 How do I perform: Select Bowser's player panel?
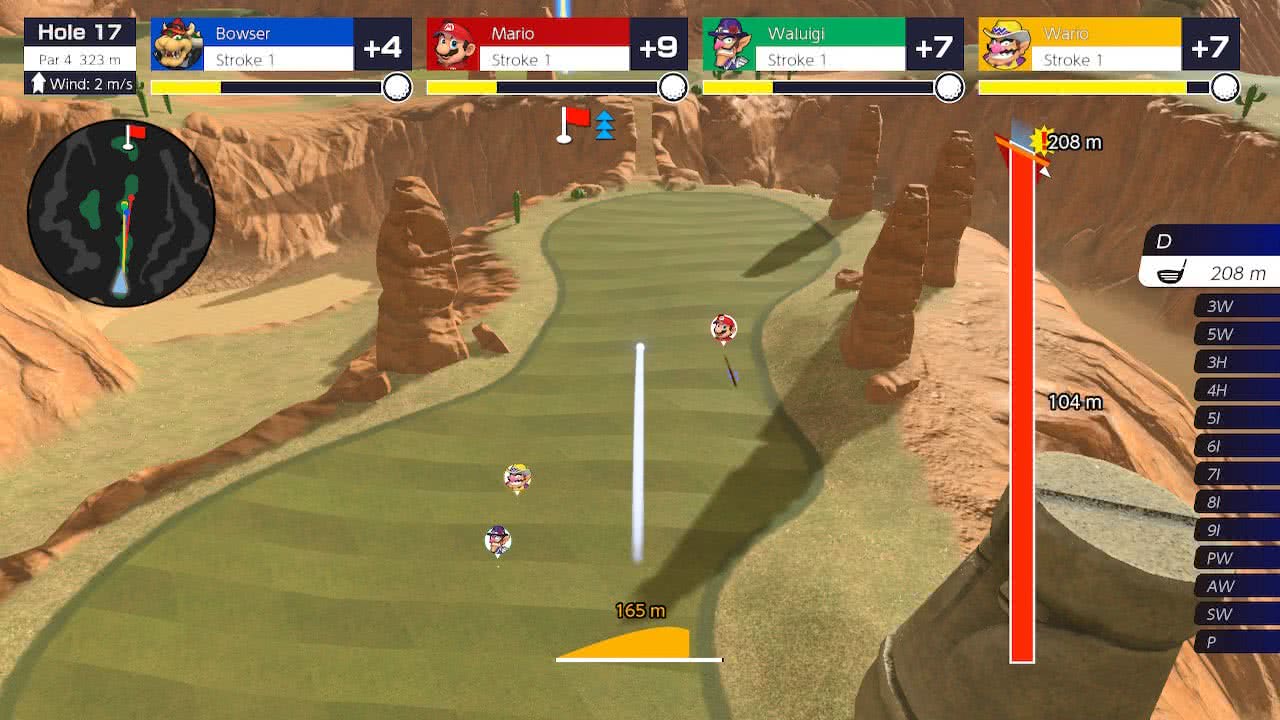pos(280,45)
